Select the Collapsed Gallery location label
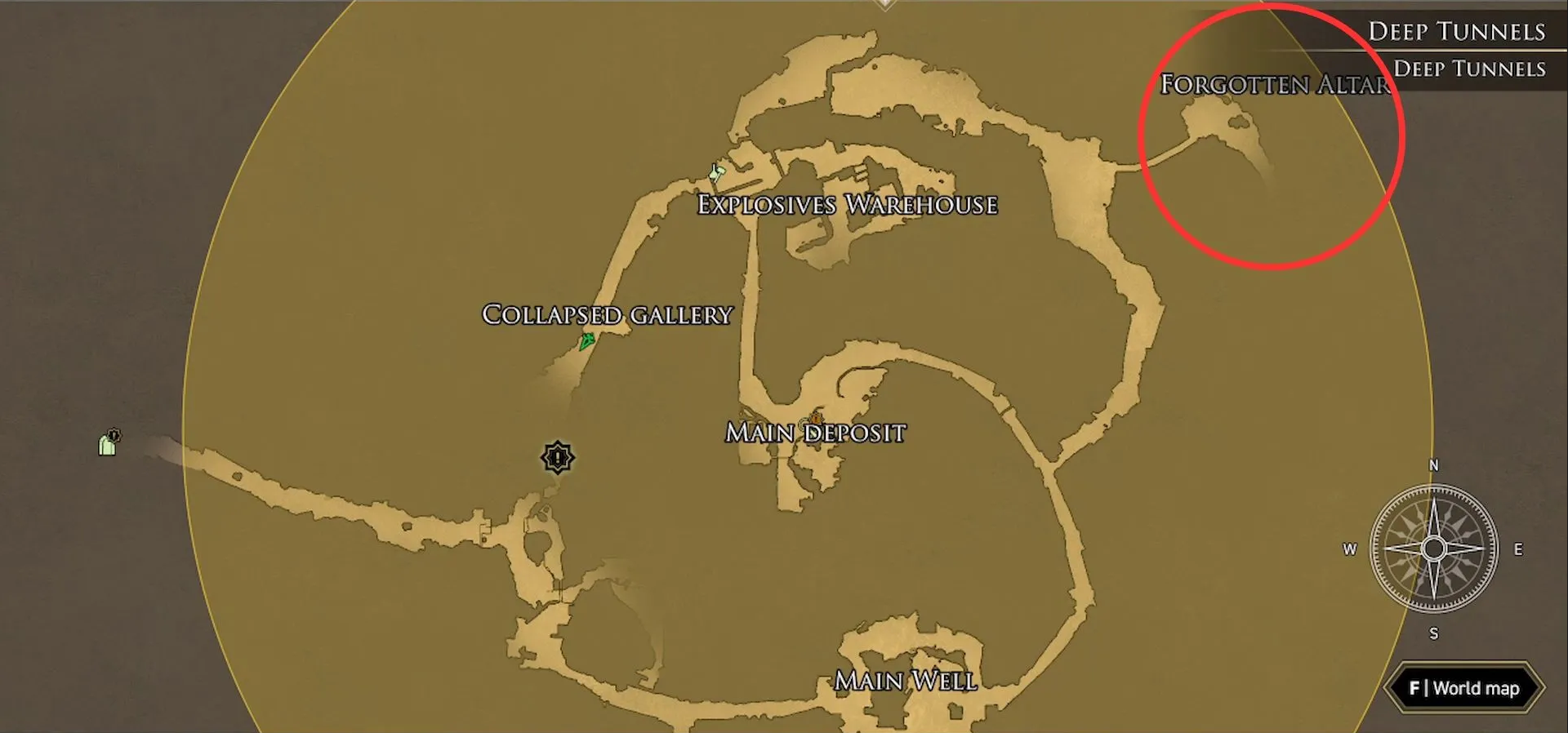Viewport: 1568px width, 733px height. [x=607, y=315]
